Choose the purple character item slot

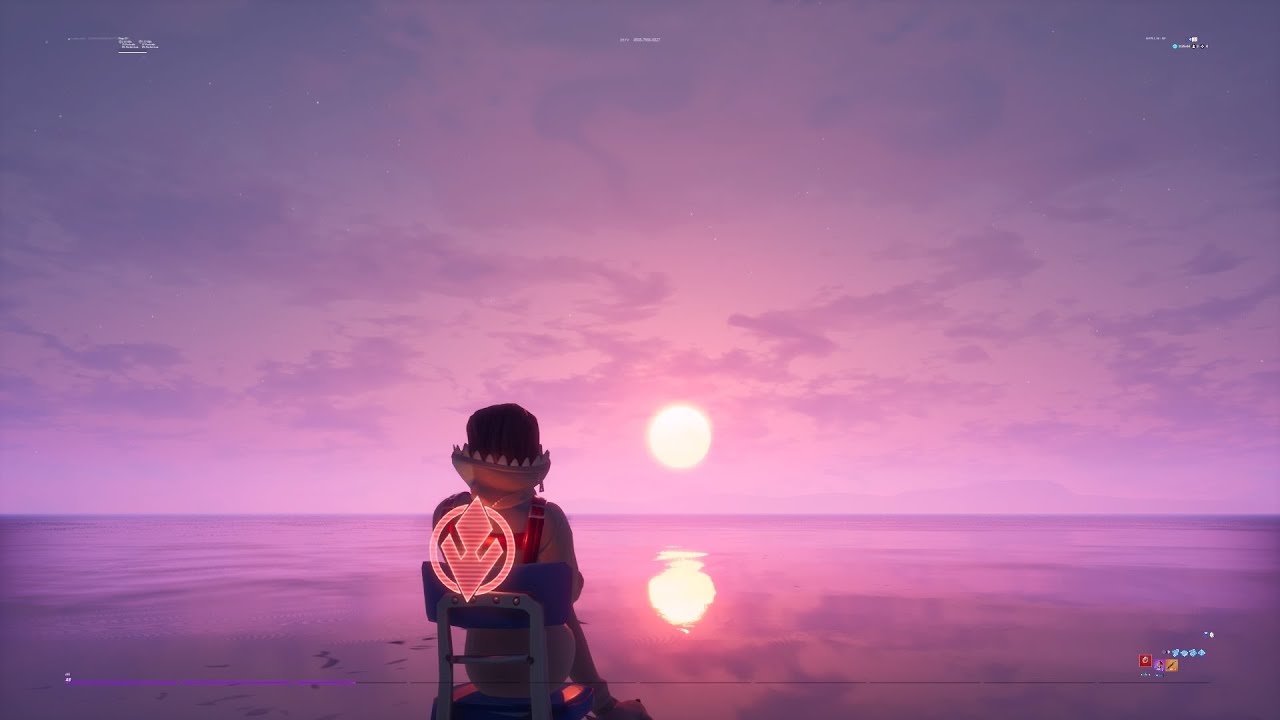click(1159, 664)
